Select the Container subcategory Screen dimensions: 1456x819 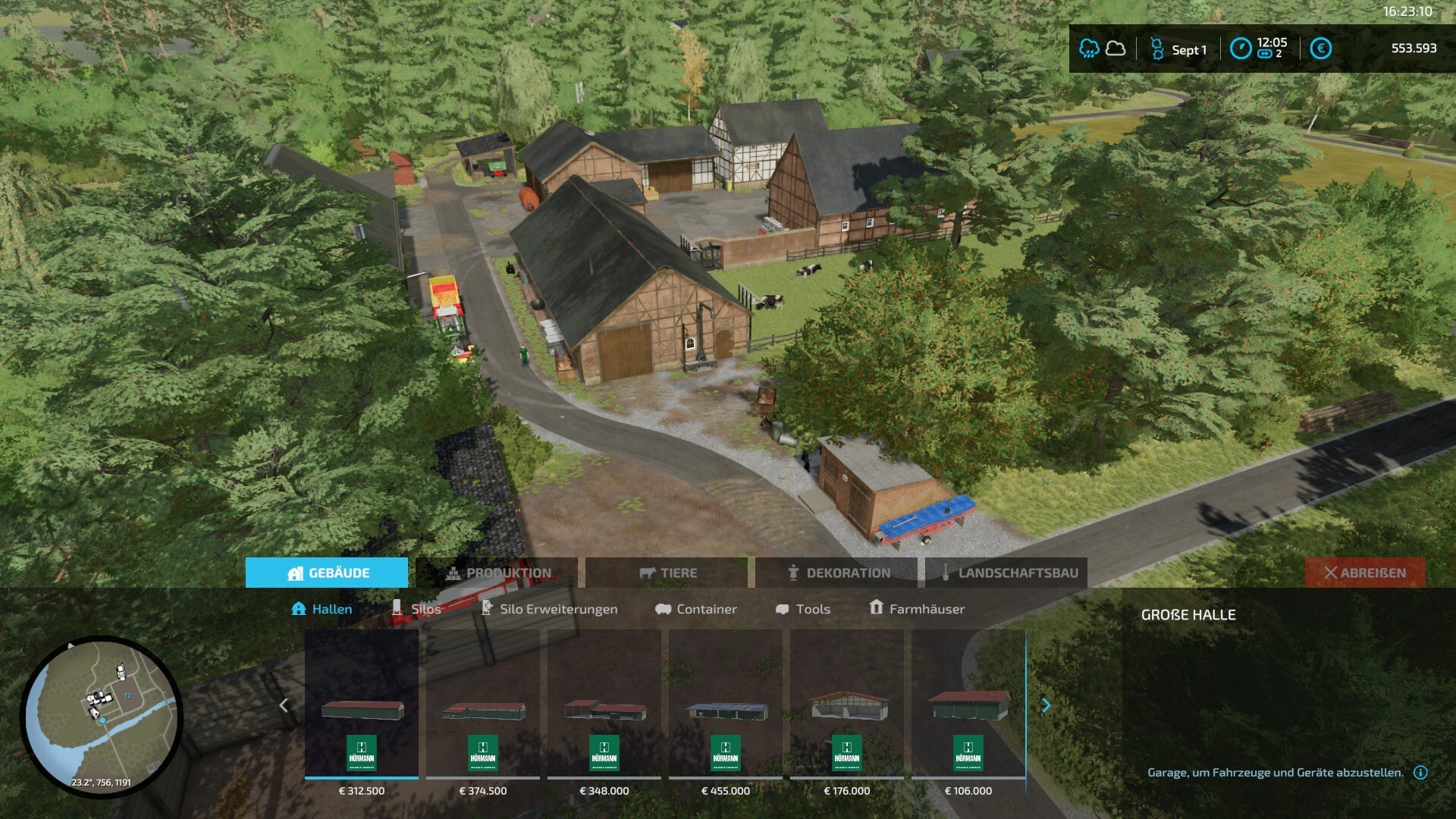pos(696,609)
